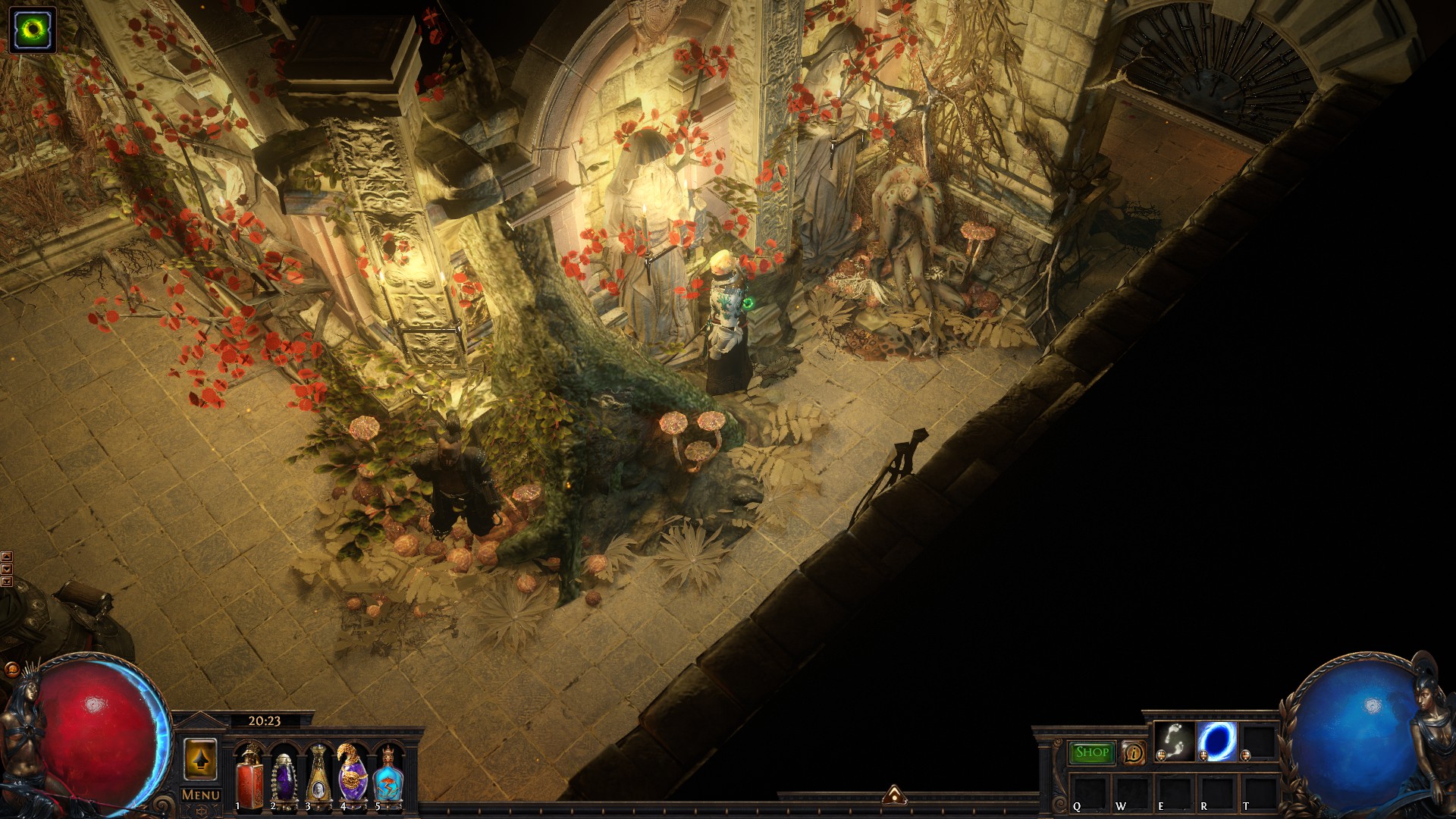Use the golden portrait flask
Image resolution: width=1456 pixels, height=819 pixels.
pos(318,778)
